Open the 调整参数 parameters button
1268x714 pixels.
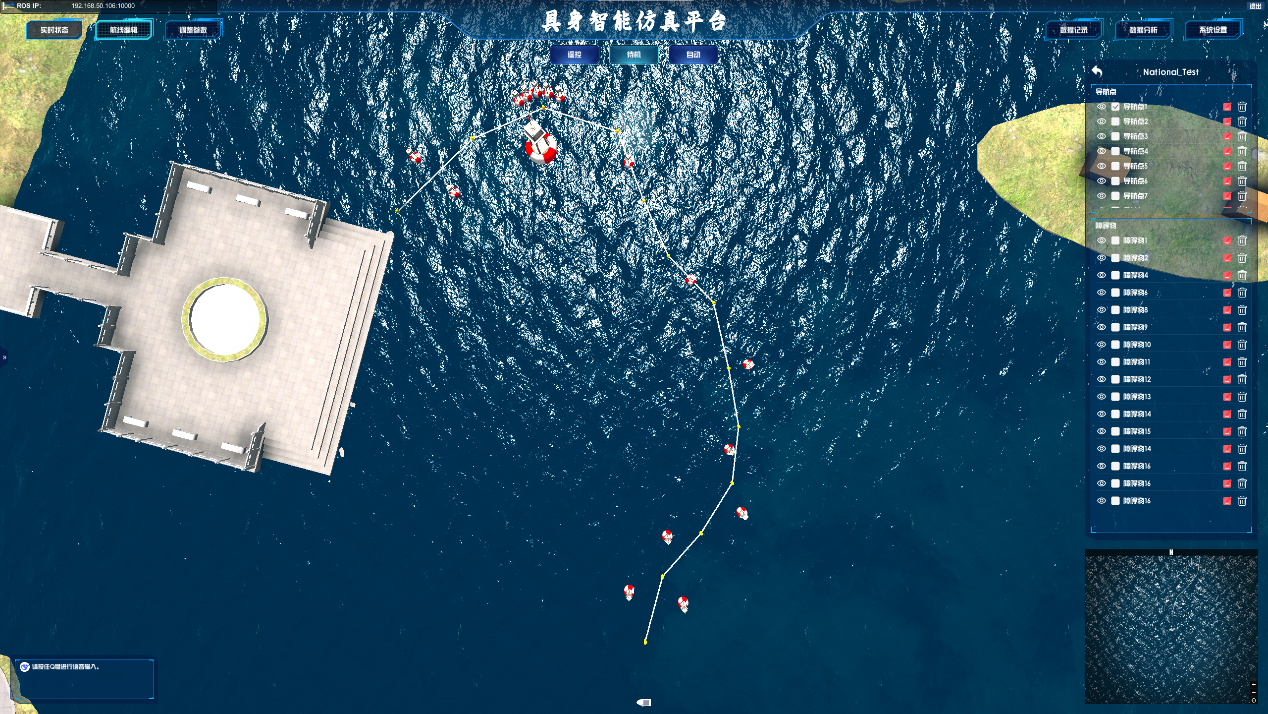pos(193,30)
